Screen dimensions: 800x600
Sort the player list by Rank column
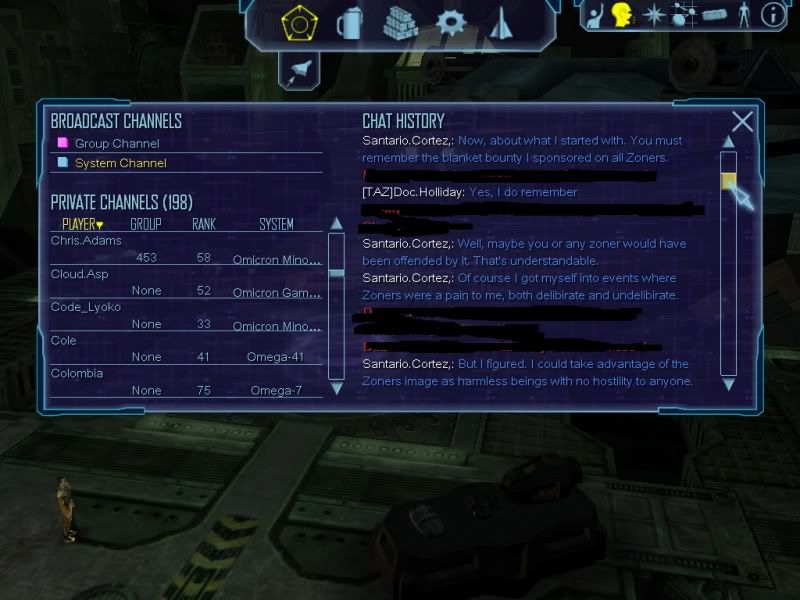pos(203,224)
